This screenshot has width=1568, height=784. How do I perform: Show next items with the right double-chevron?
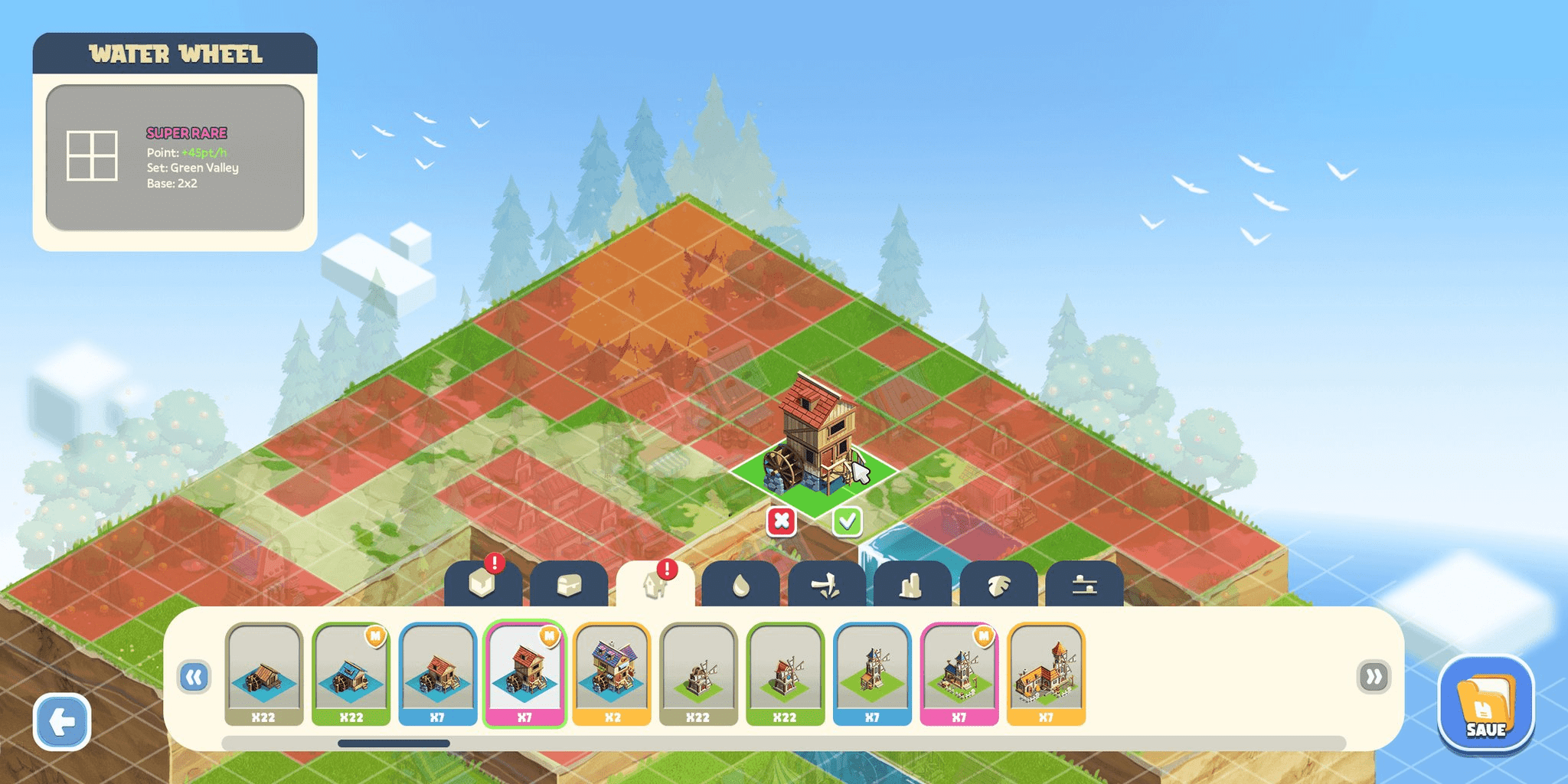click(1374, 677)
